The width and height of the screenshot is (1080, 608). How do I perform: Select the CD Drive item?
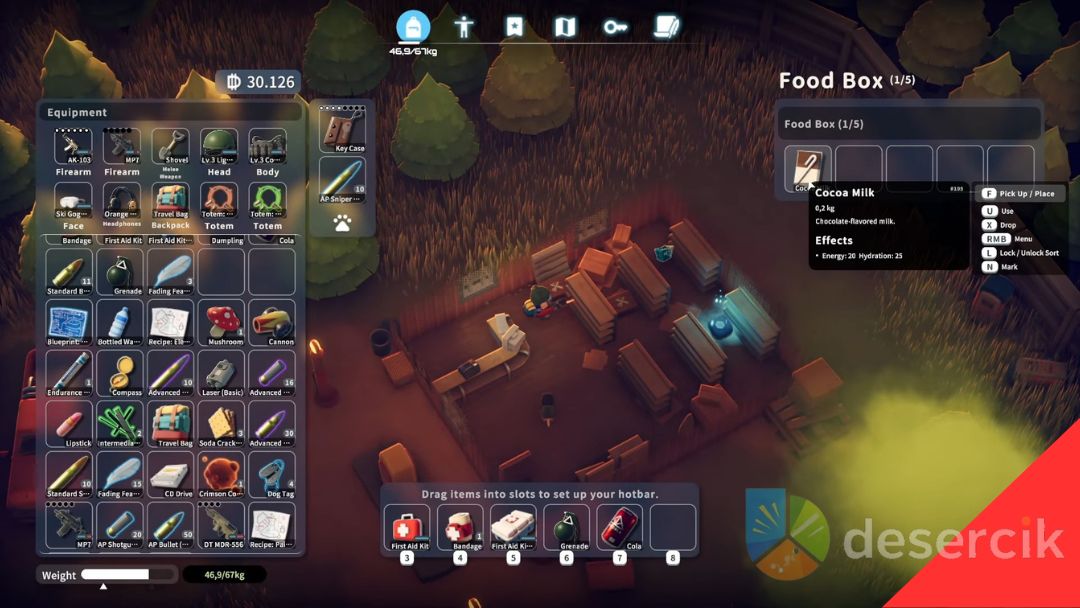(171, 473)
